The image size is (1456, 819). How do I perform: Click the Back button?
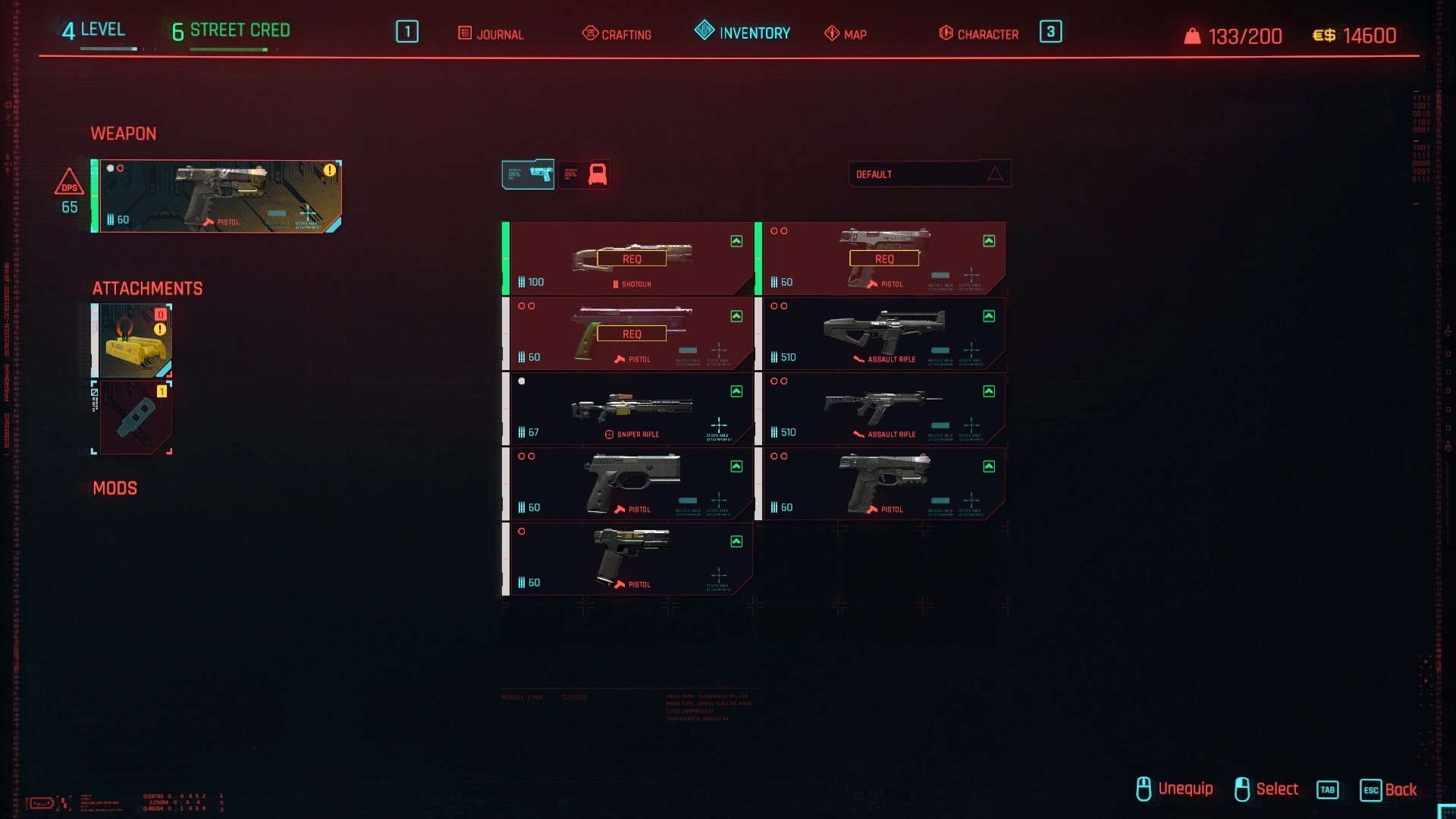(1389, 789)
